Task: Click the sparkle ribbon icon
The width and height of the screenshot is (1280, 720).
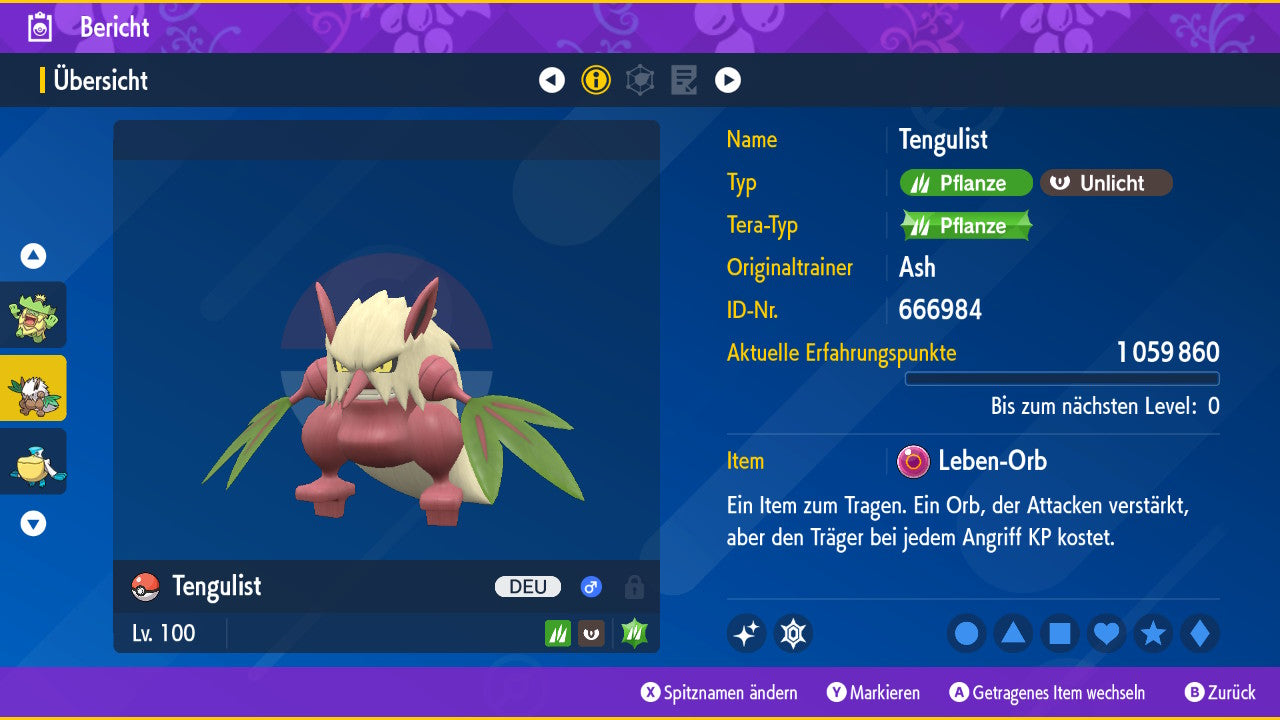Action: click(x=746, y=633)
